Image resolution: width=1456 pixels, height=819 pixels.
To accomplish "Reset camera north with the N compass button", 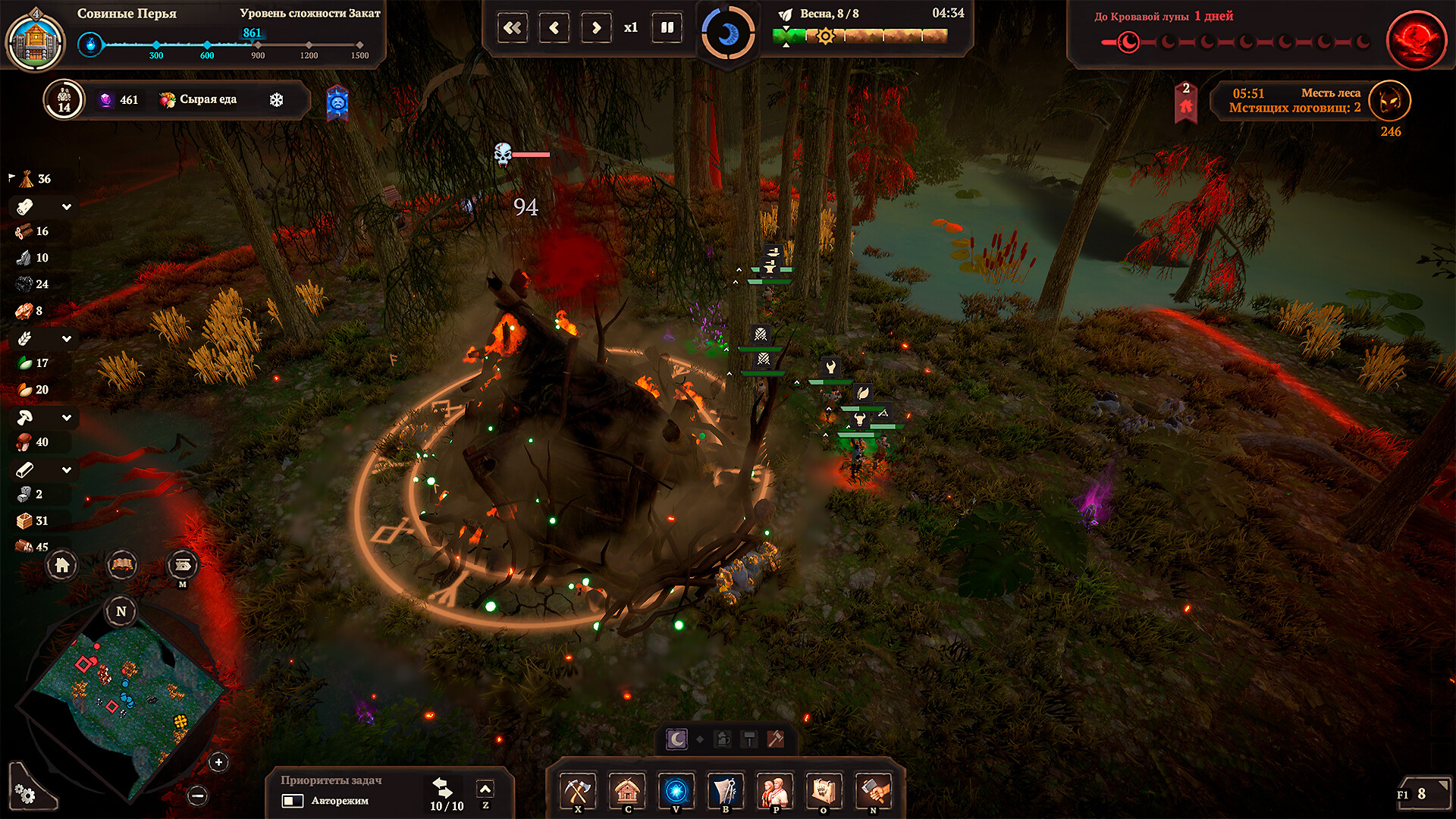I will pos(121,611).
